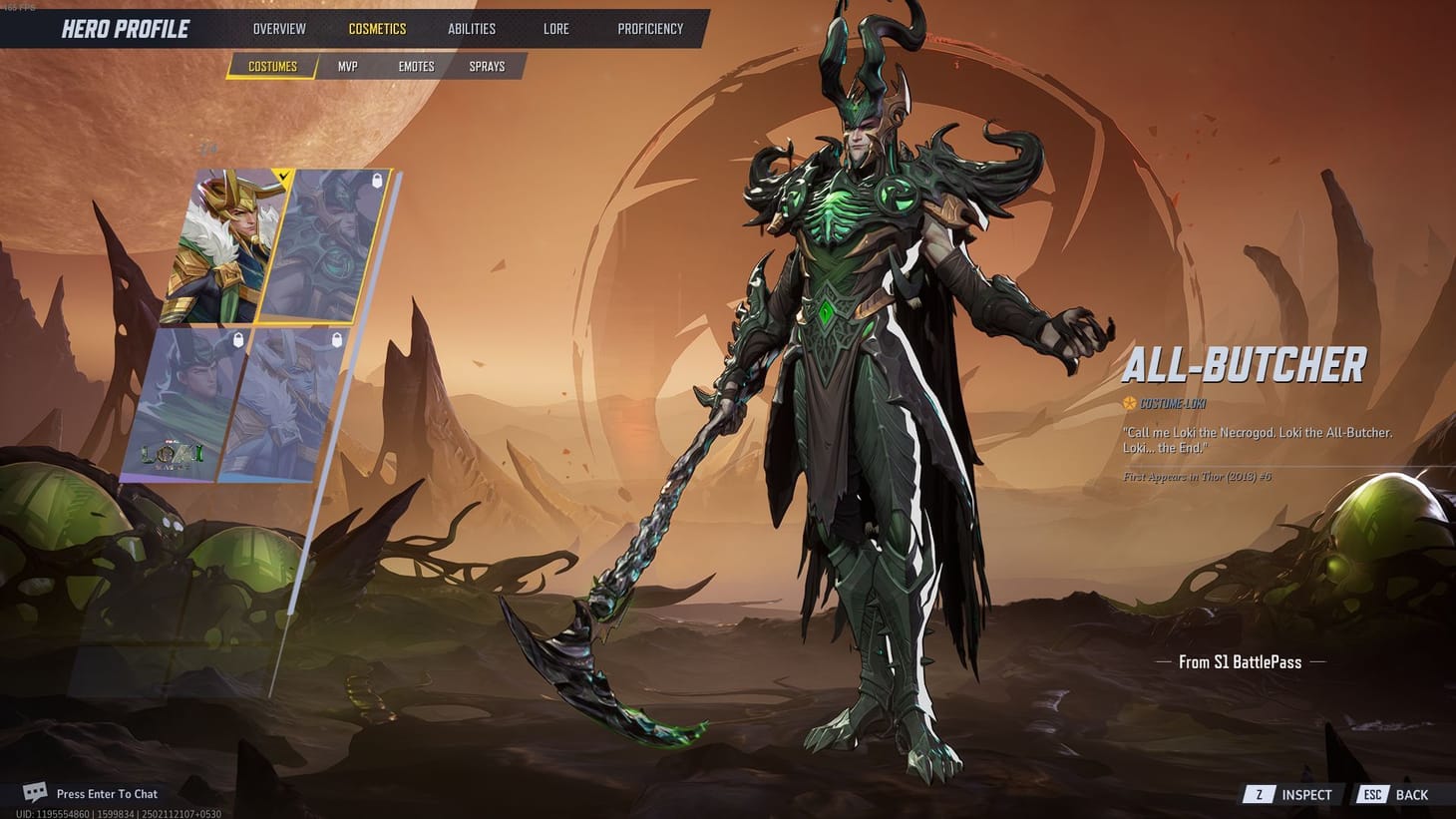Click the Back button

tap(1412, 794)
